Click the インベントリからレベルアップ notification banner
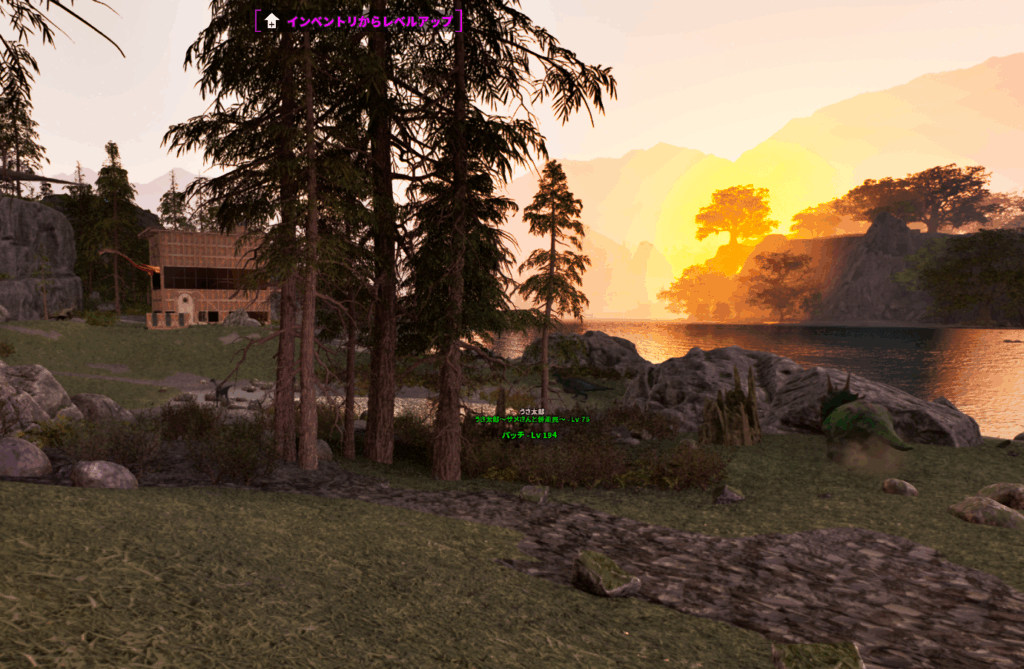1024x669 pixels. click(x=359, y=21)
